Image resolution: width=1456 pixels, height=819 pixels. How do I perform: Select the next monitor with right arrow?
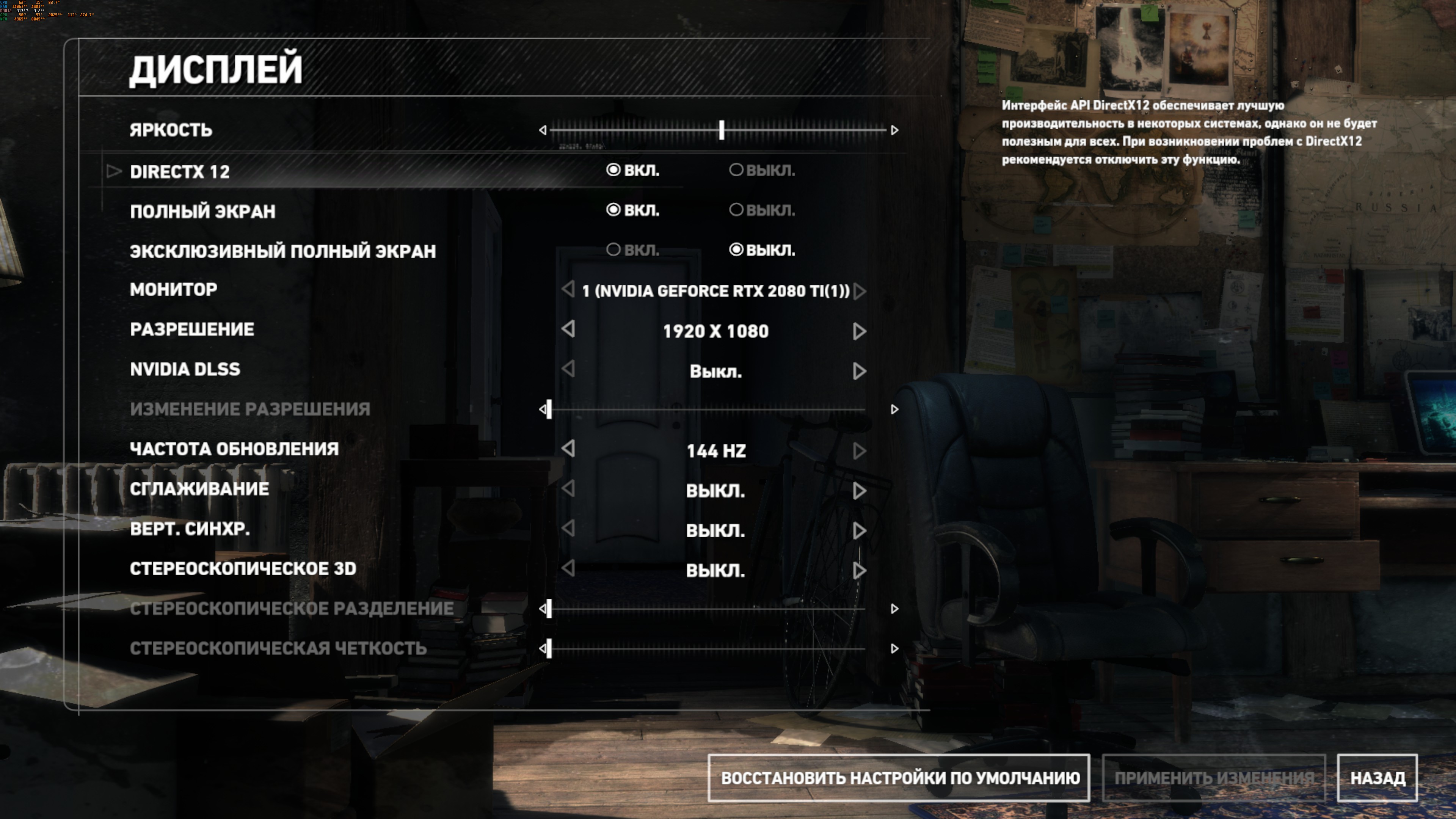[860, 291]
